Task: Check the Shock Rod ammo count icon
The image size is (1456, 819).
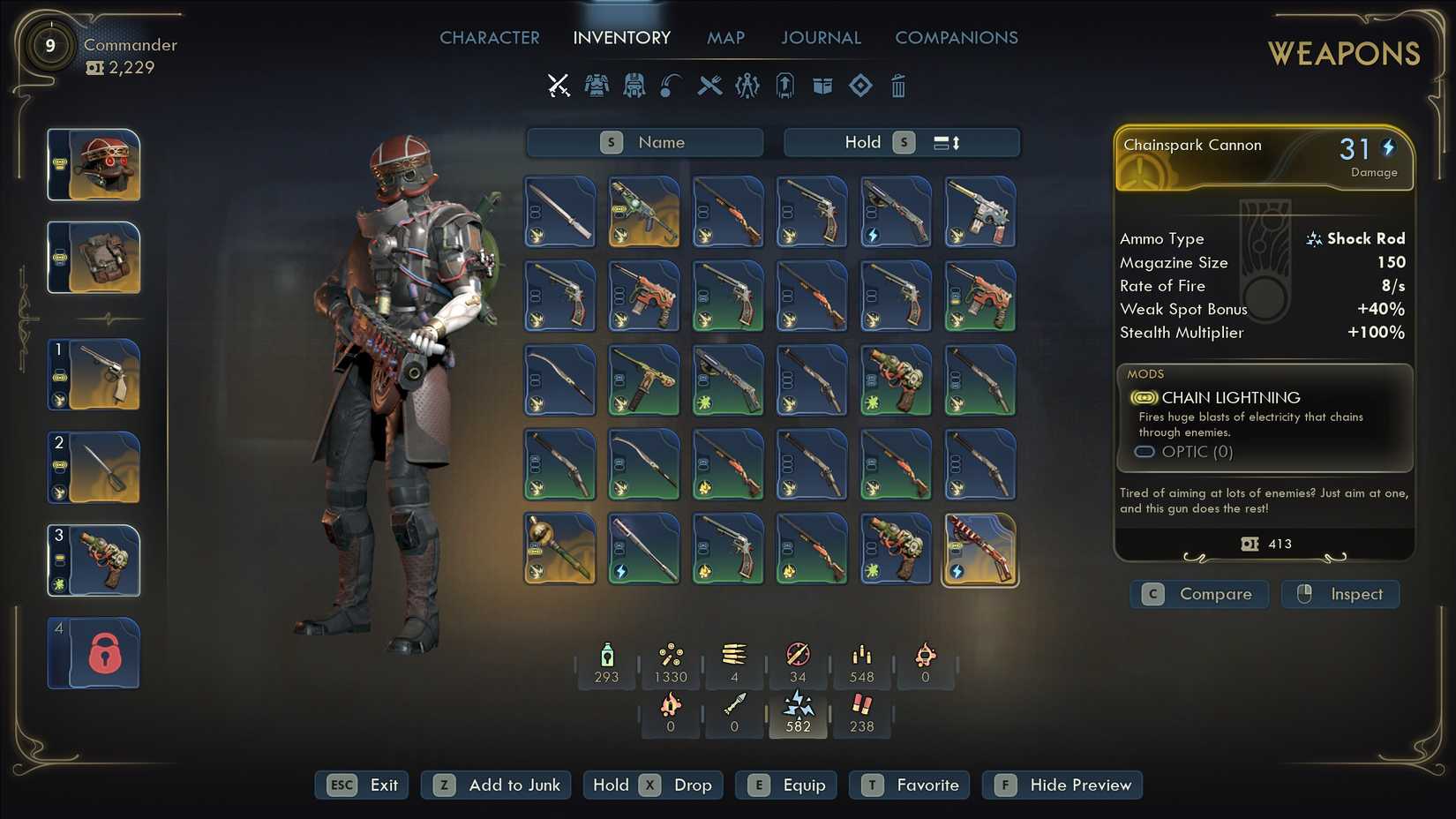Action: [798, 710]
